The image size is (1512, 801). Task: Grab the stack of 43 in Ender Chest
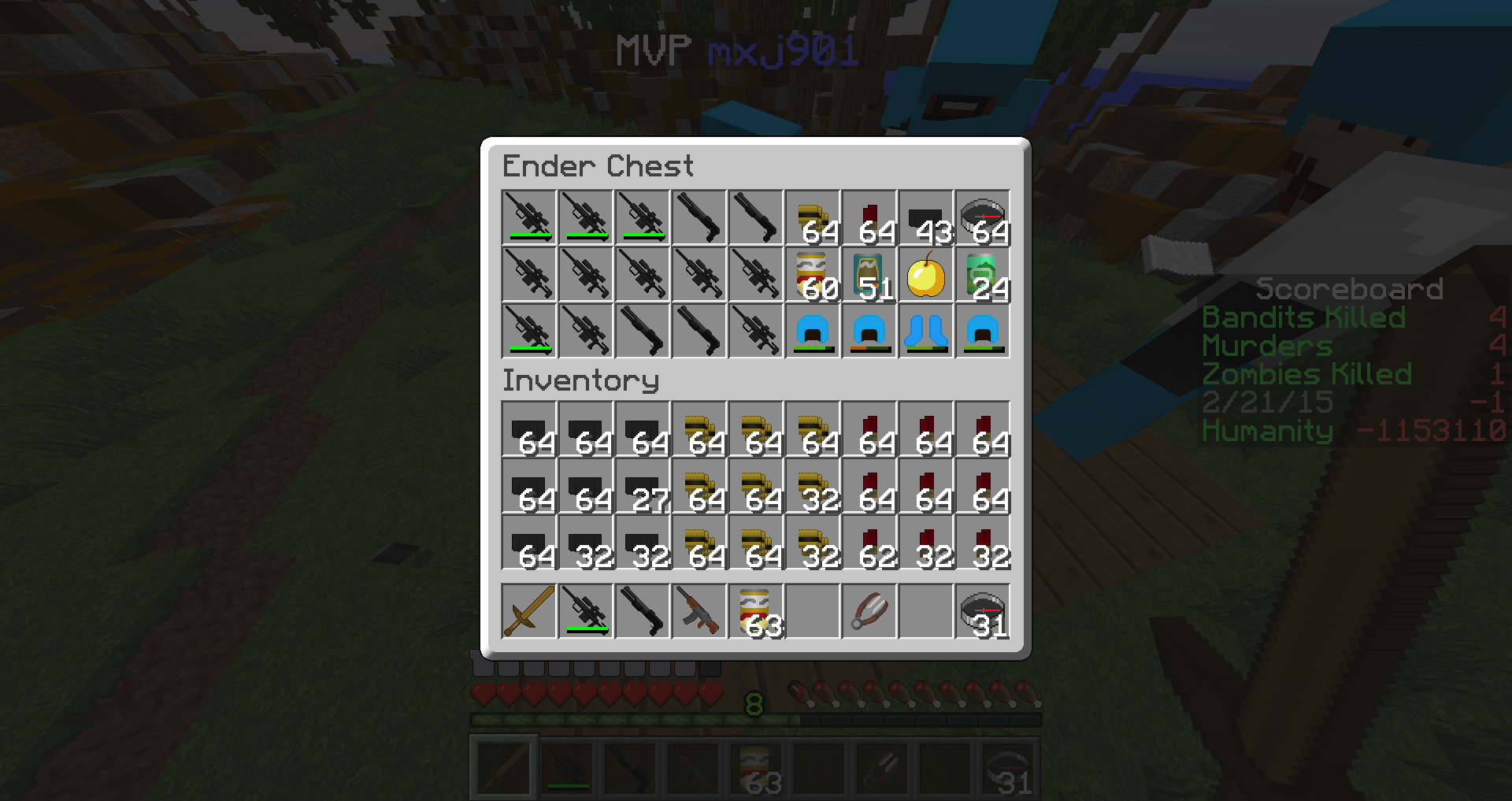926,218
